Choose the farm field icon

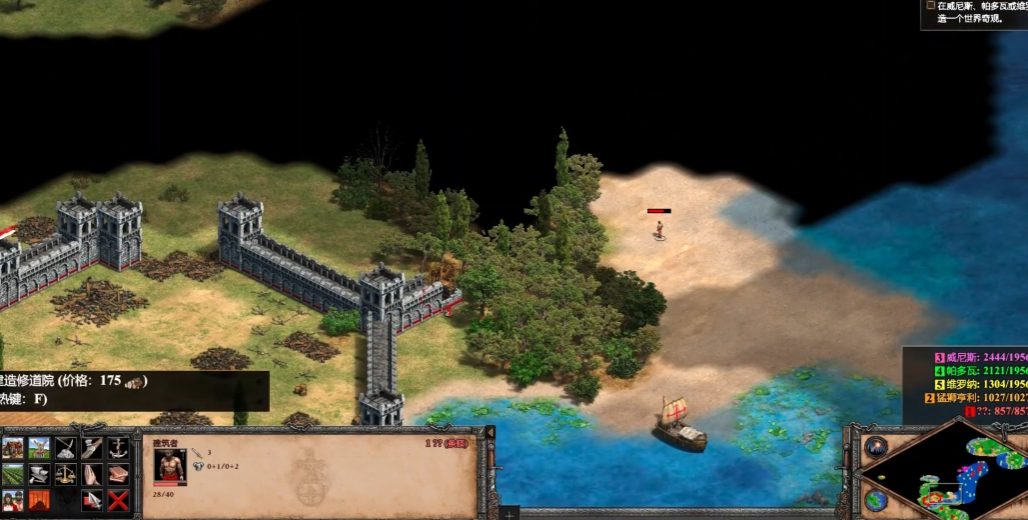coord(14,474)
